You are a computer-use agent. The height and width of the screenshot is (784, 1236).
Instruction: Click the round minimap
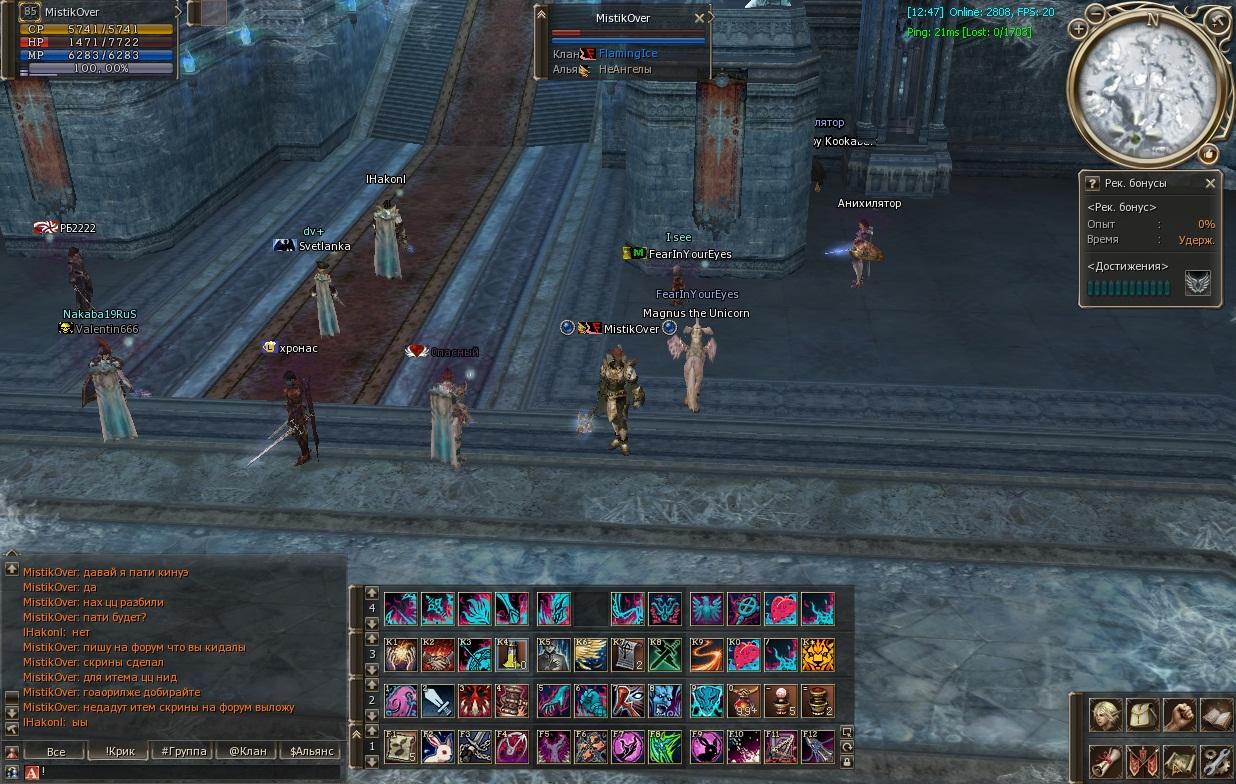coord(1146,88)
